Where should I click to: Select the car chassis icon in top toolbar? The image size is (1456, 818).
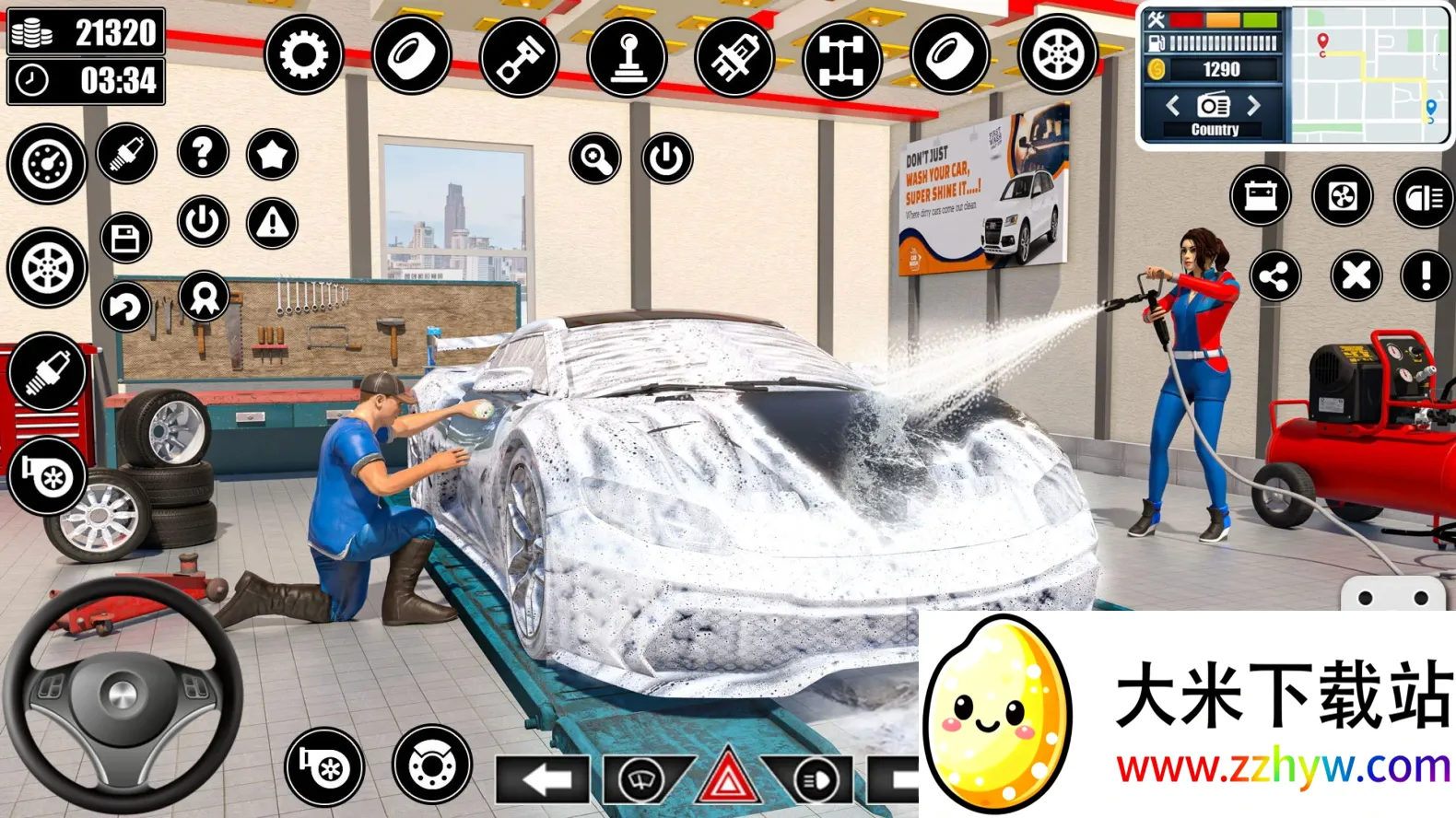[x=843, y=57]
